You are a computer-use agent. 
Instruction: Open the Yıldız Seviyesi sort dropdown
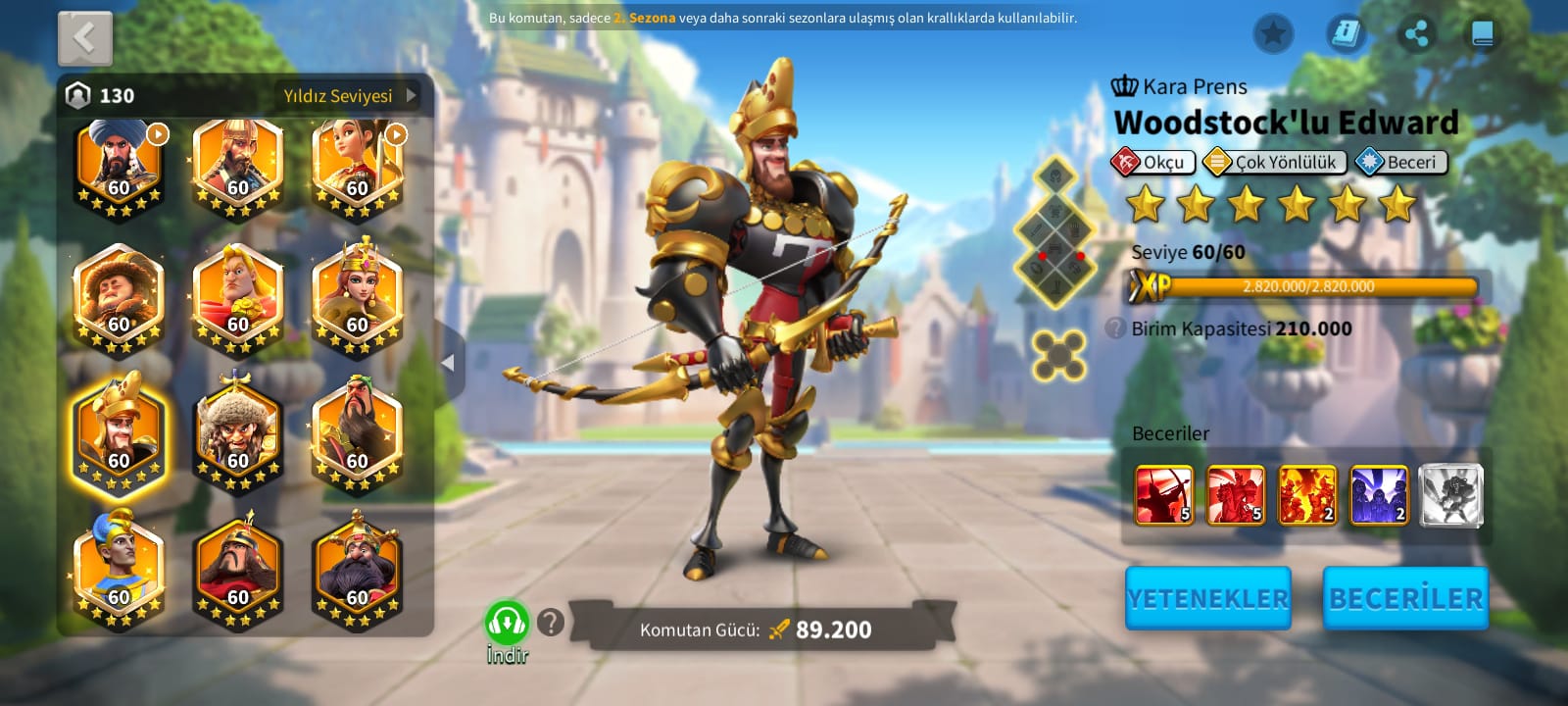(350, 96)
